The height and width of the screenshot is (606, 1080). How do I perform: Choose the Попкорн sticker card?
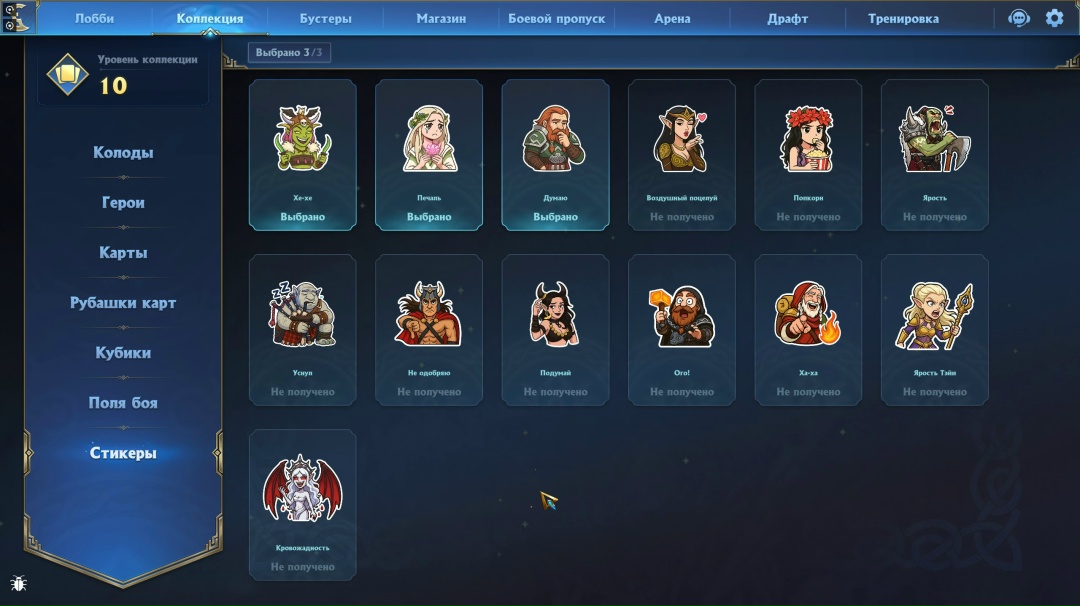click(808, 155)
